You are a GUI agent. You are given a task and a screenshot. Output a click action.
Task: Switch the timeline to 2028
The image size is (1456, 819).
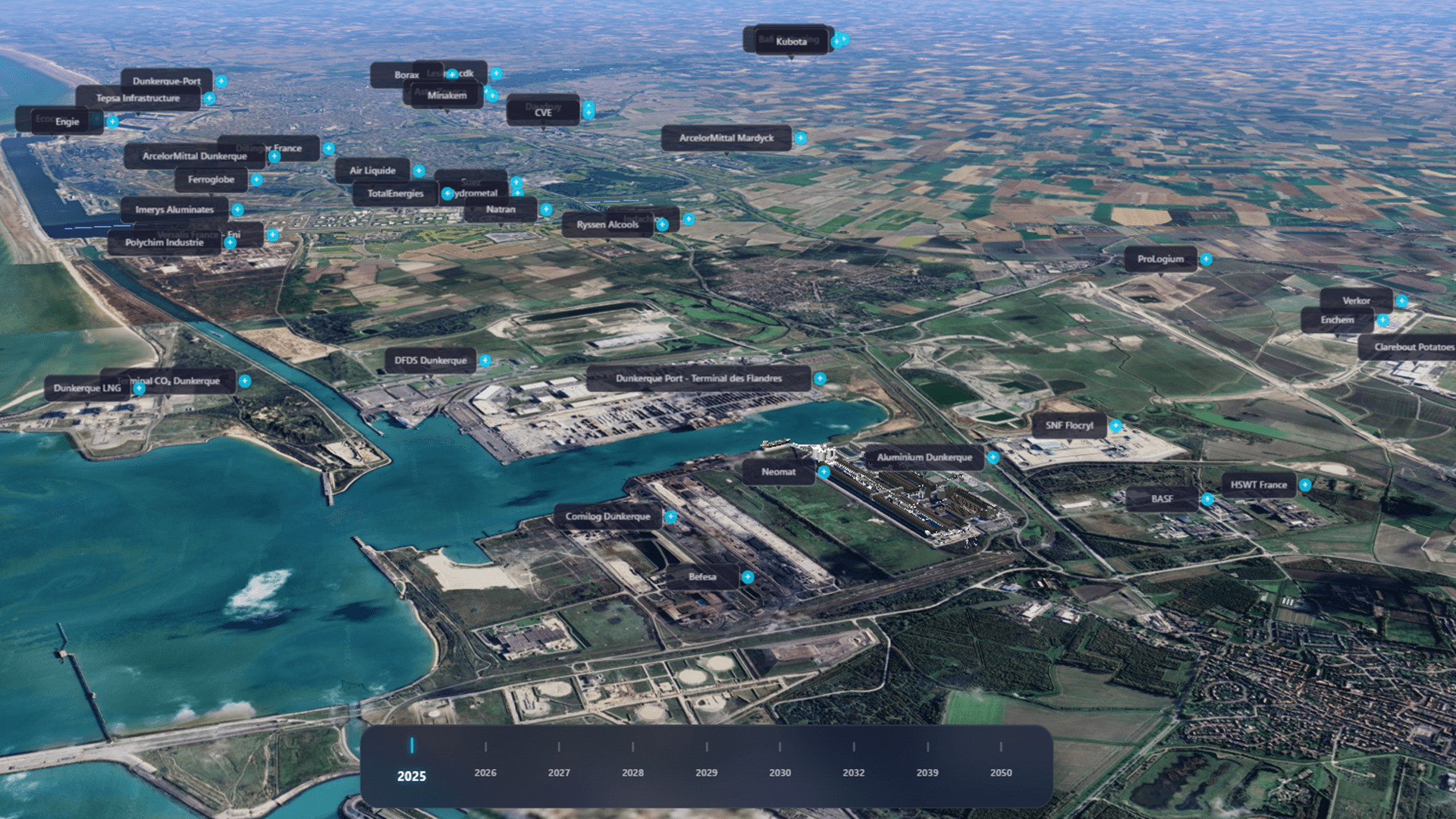click(632, 772)
